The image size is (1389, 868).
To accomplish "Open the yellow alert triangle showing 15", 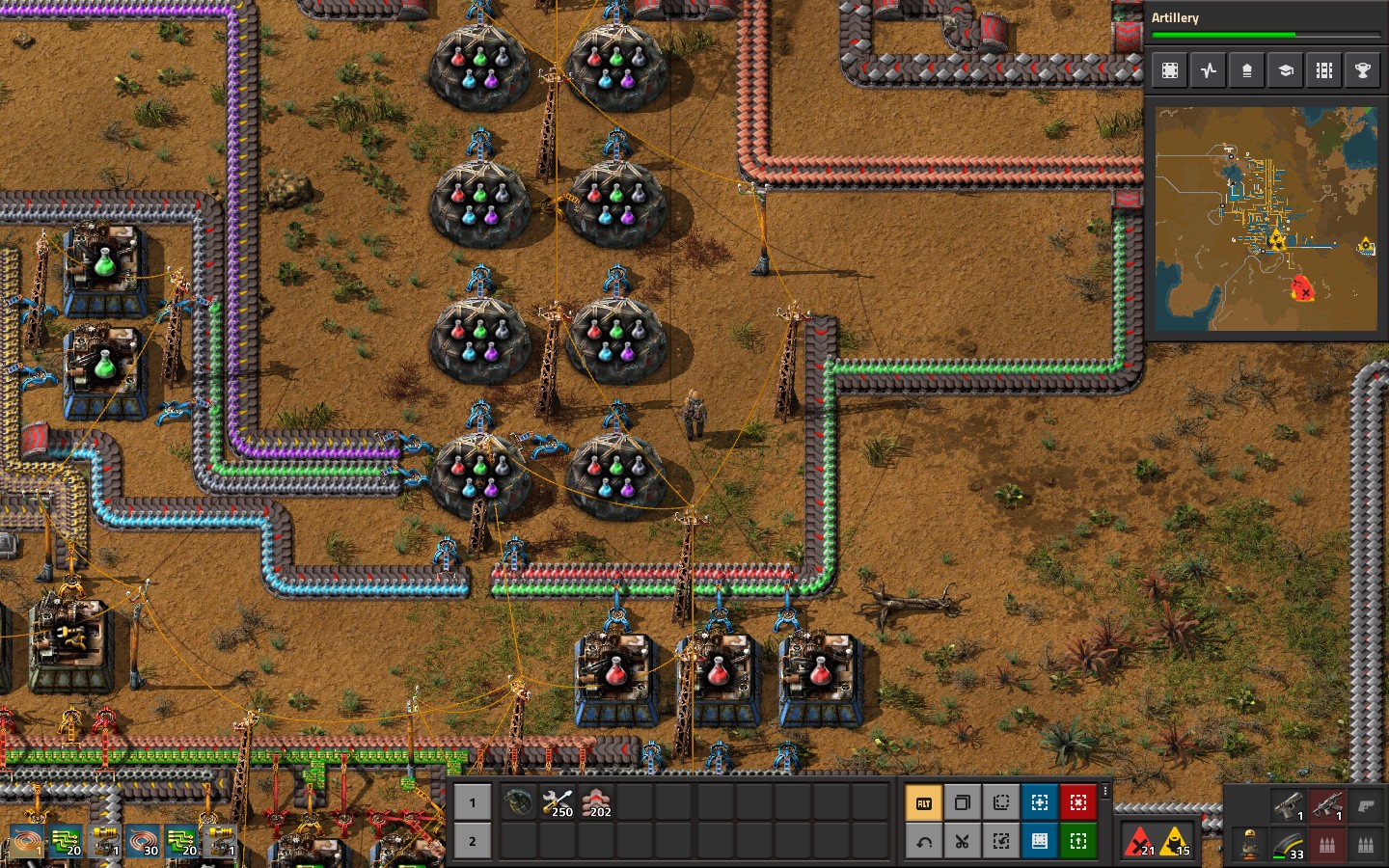I will [1175, 841].
